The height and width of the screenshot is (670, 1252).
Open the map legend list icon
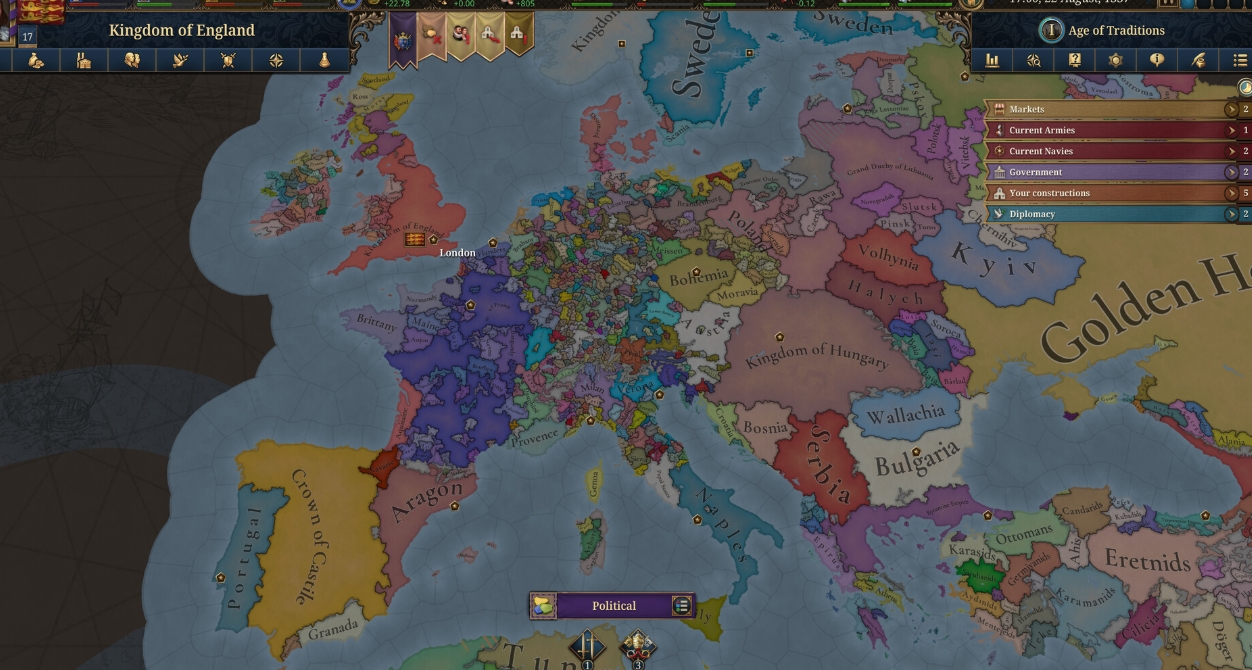tap(682, 606)
